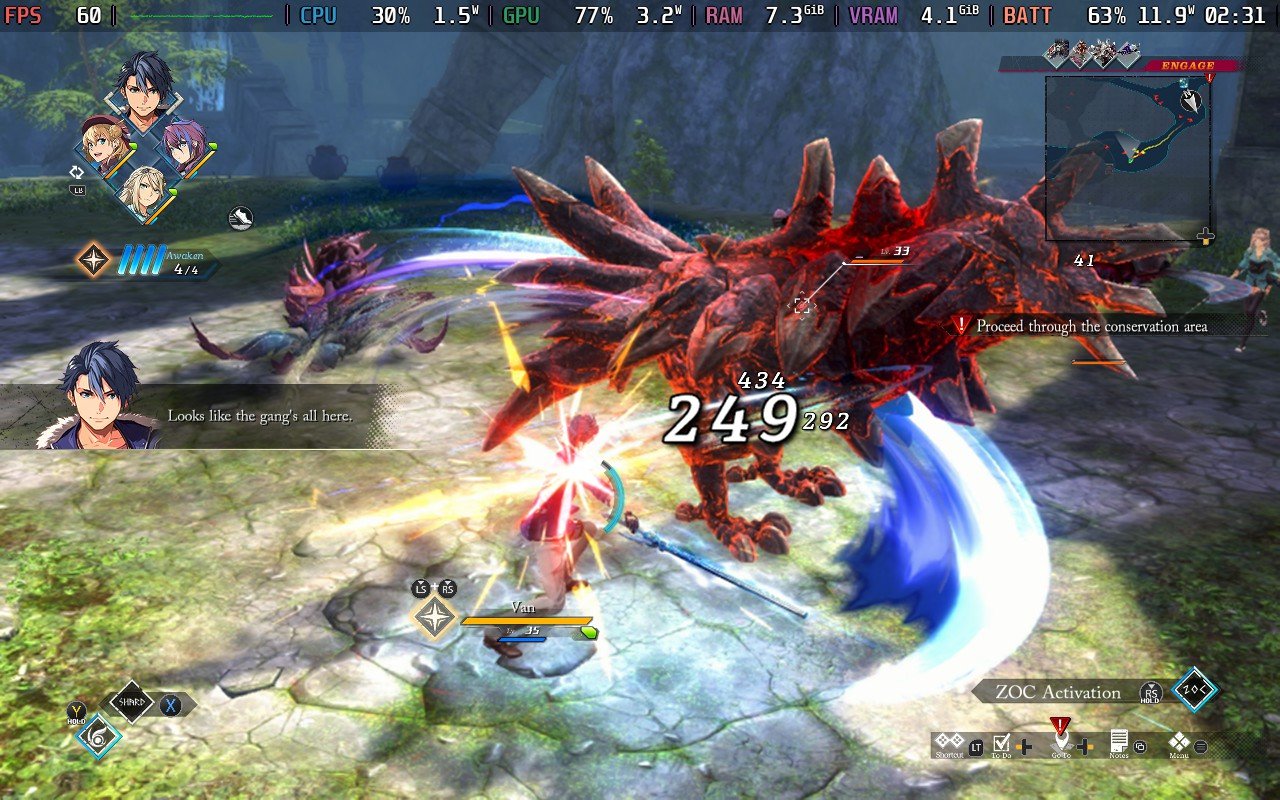Select the purple-haired party member portrait

click(x=183, y=143)
